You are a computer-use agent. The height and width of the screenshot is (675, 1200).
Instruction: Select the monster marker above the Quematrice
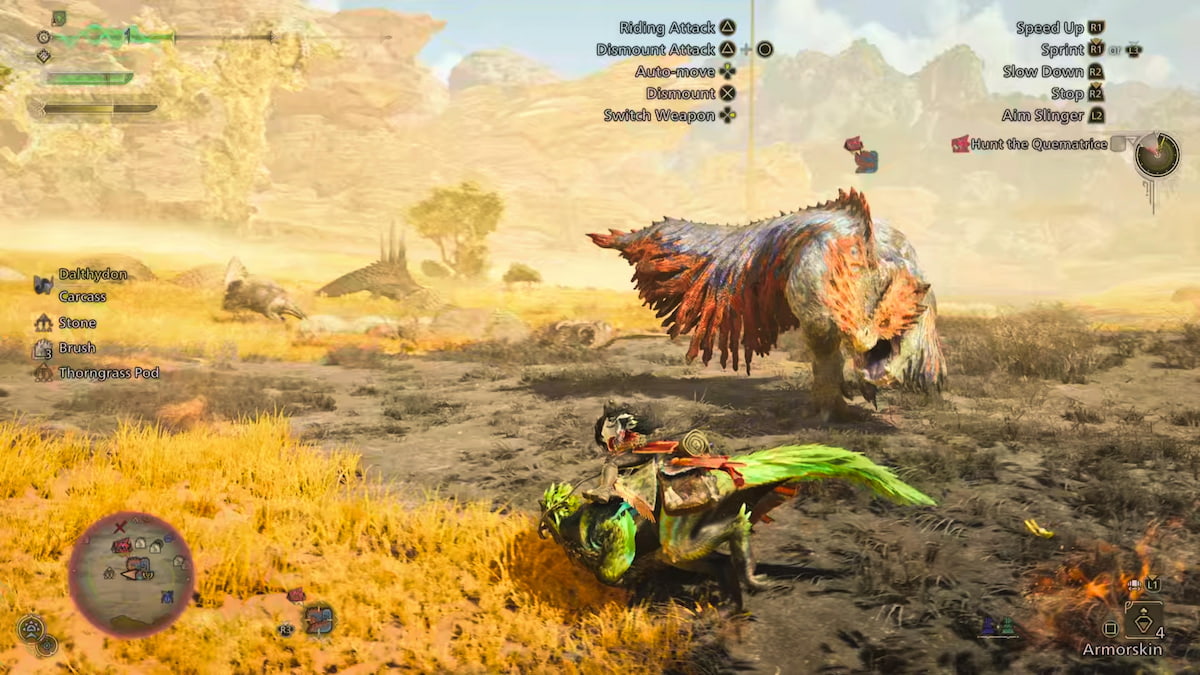pyautogui.click(x=861, y=155)
